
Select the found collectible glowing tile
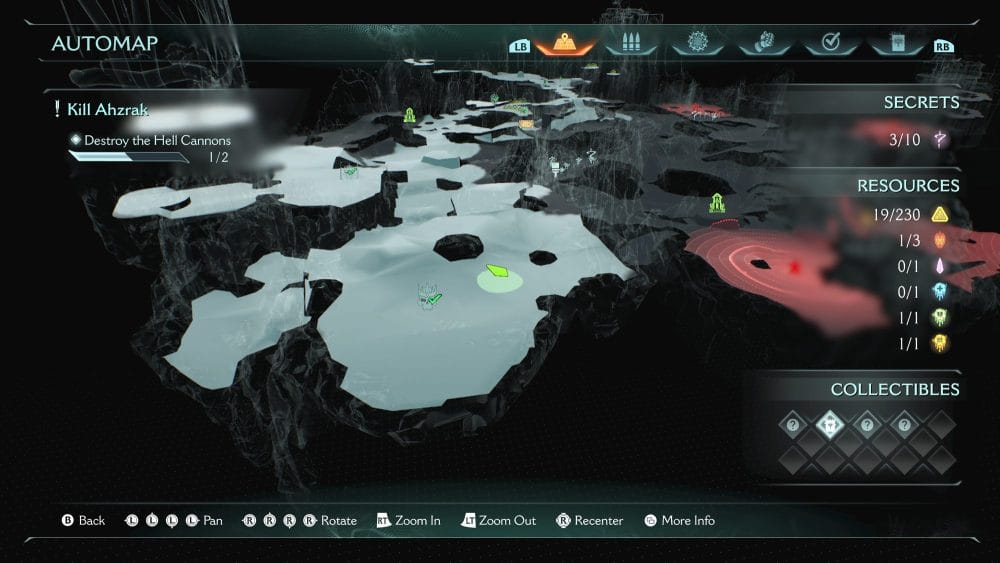[830, 425]
